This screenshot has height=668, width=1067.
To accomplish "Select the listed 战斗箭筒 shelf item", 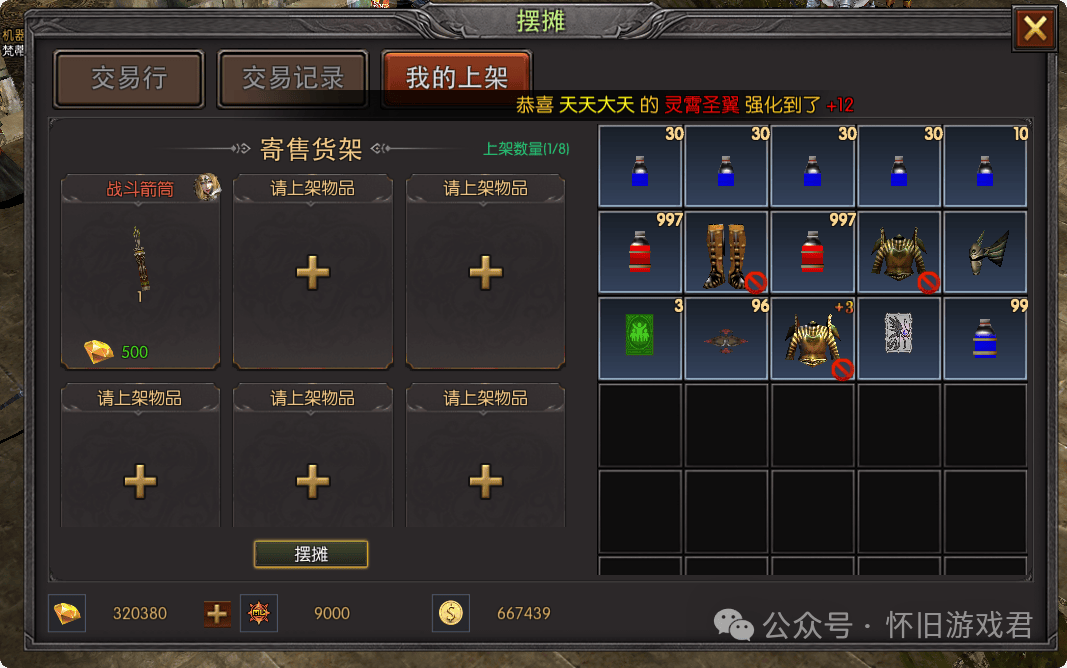I will tap(140, 270).
